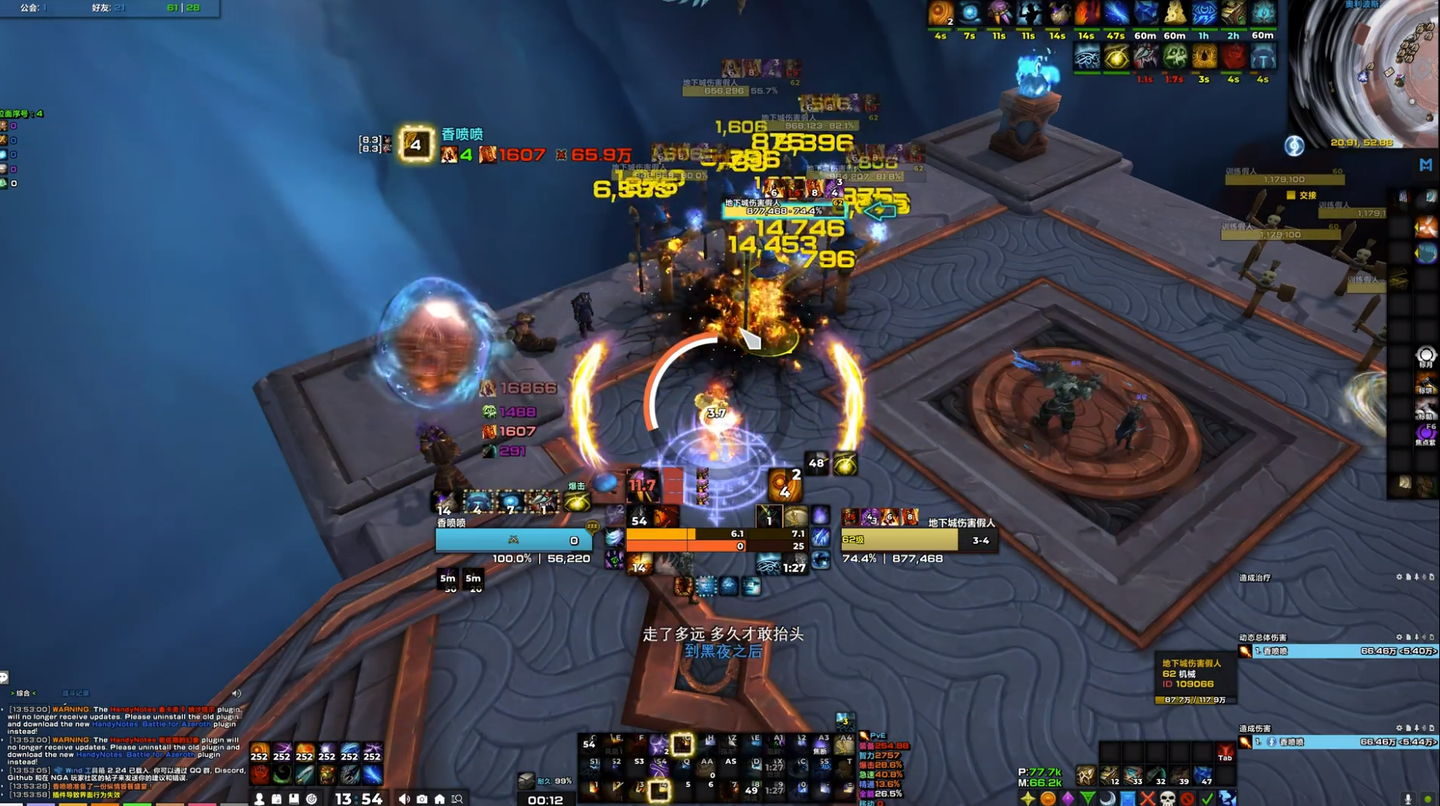Image resolution: width=1440 pixels, height=806 pixels.
Task: Click the yellow eye buff icon
Action: [1116, 57]
